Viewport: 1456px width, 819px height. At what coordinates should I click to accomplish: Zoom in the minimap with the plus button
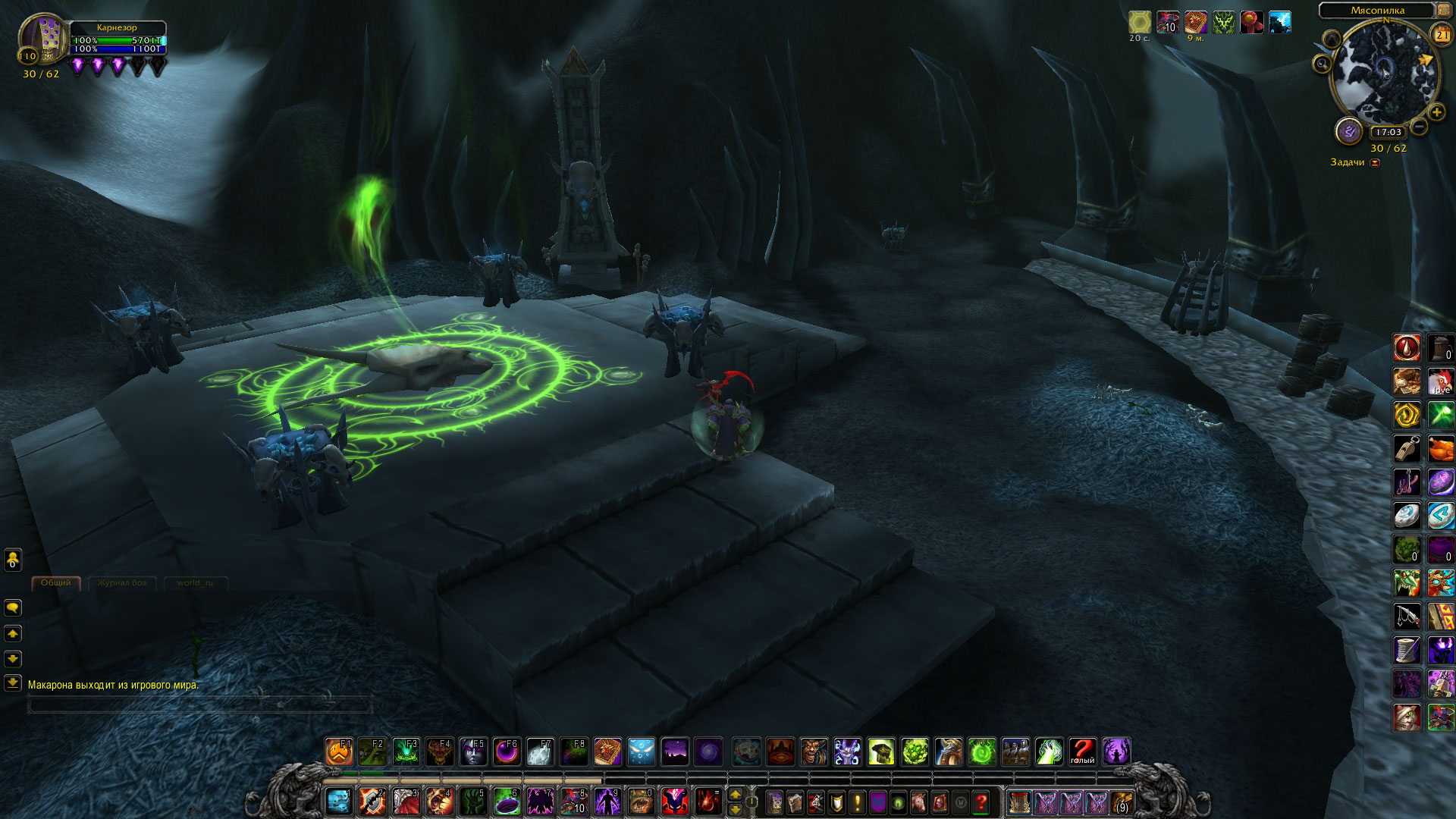tap(1436, 112)
